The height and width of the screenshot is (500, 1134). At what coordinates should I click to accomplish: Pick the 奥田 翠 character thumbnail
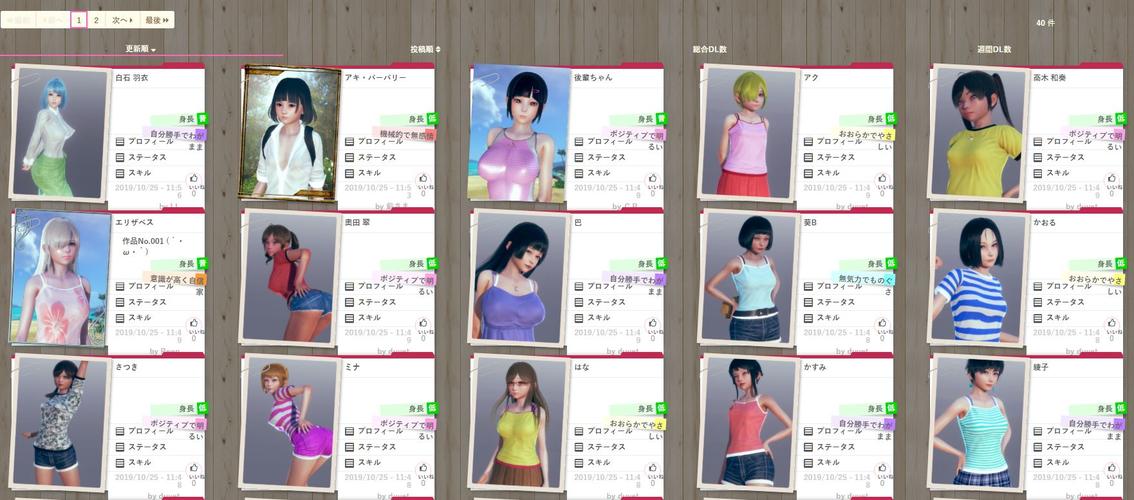click(288, 275)
